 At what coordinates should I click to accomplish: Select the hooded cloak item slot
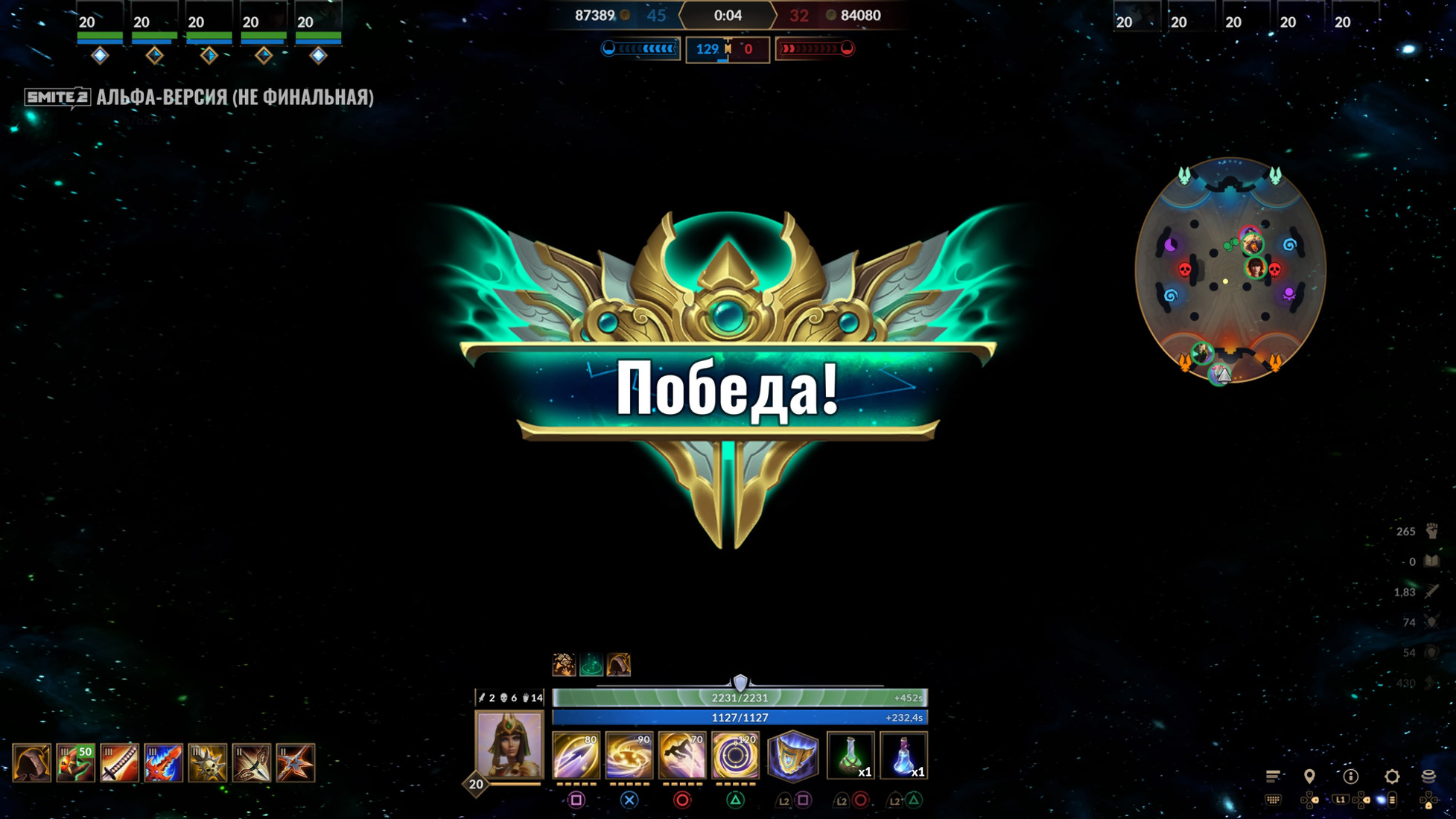[x=31, y=762]
